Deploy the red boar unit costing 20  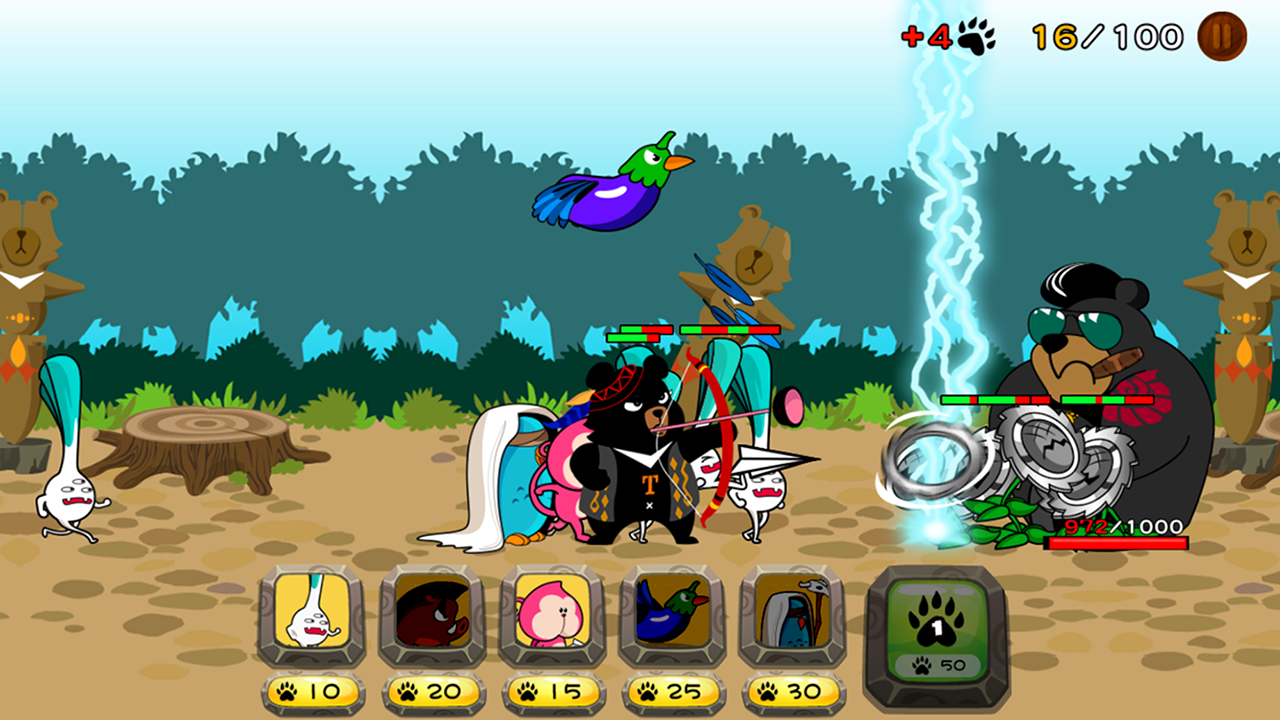tap(432, 615)
